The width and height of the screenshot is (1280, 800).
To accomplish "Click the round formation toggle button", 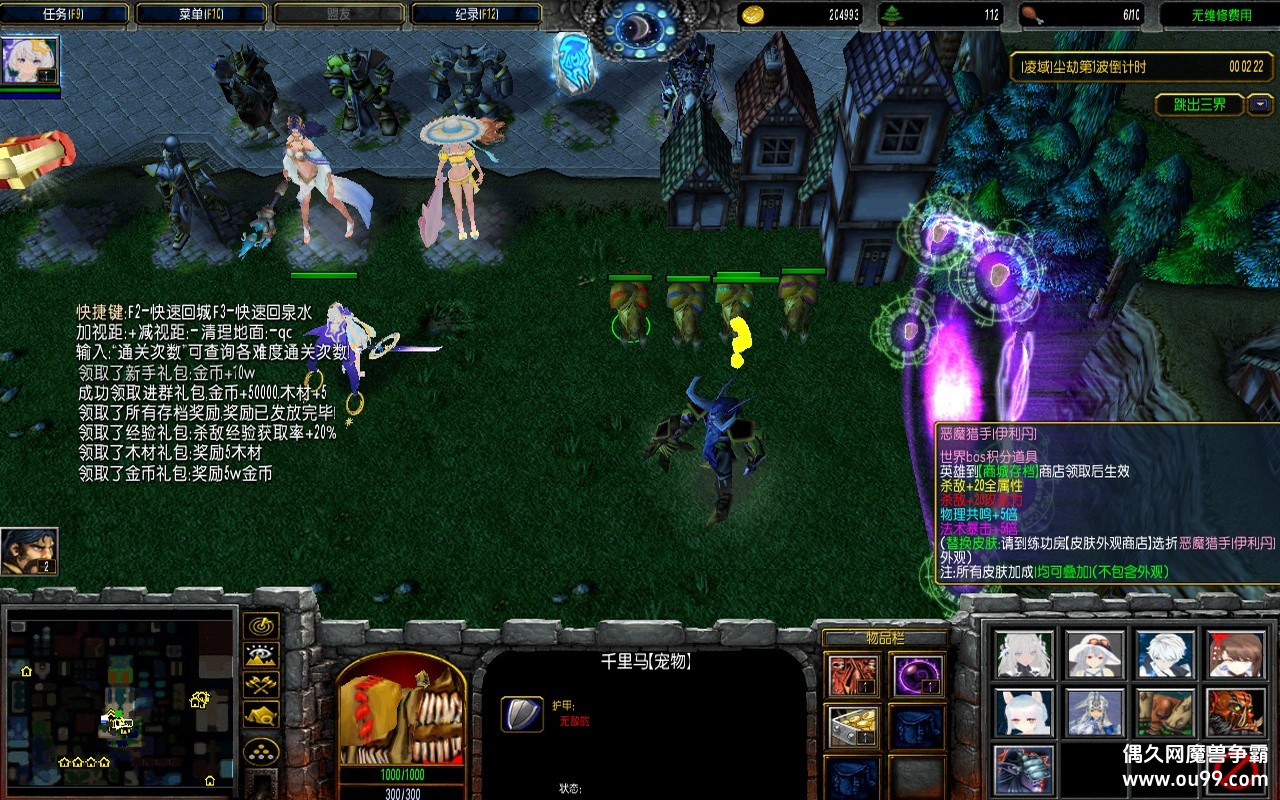I will [x=262, y=752].
